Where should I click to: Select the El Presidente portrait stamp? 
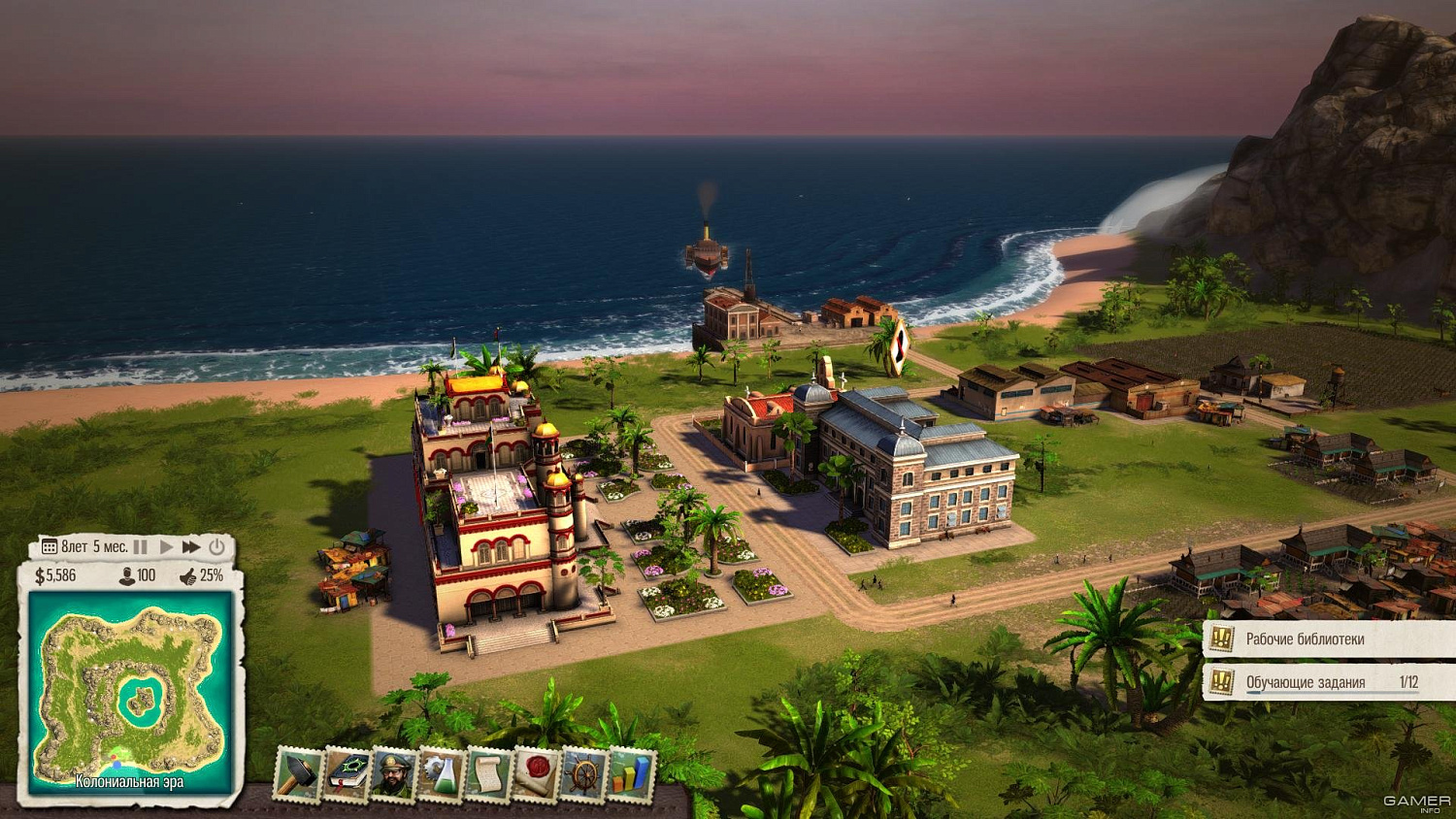click(x=392, y=776)
